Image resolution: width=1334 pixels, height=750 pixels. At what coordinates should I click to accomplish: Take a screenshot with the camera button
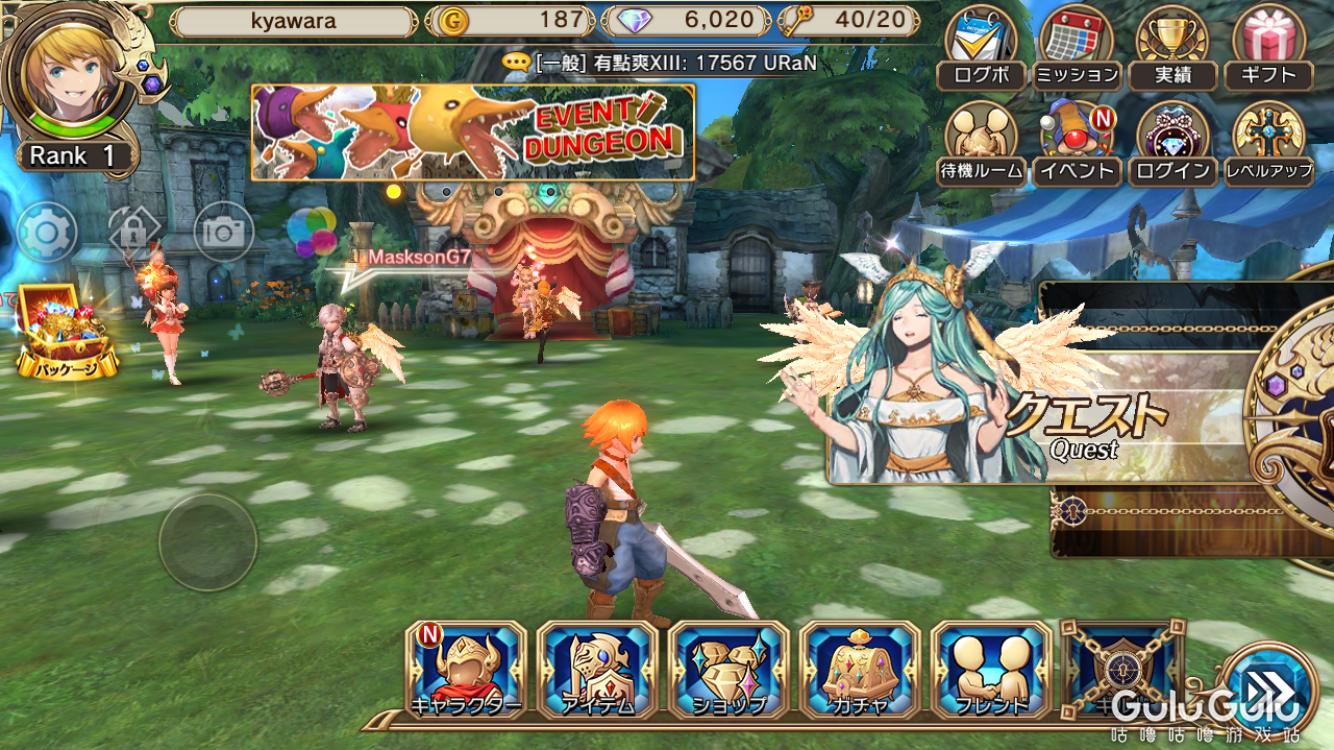click(x=223, y=233)
